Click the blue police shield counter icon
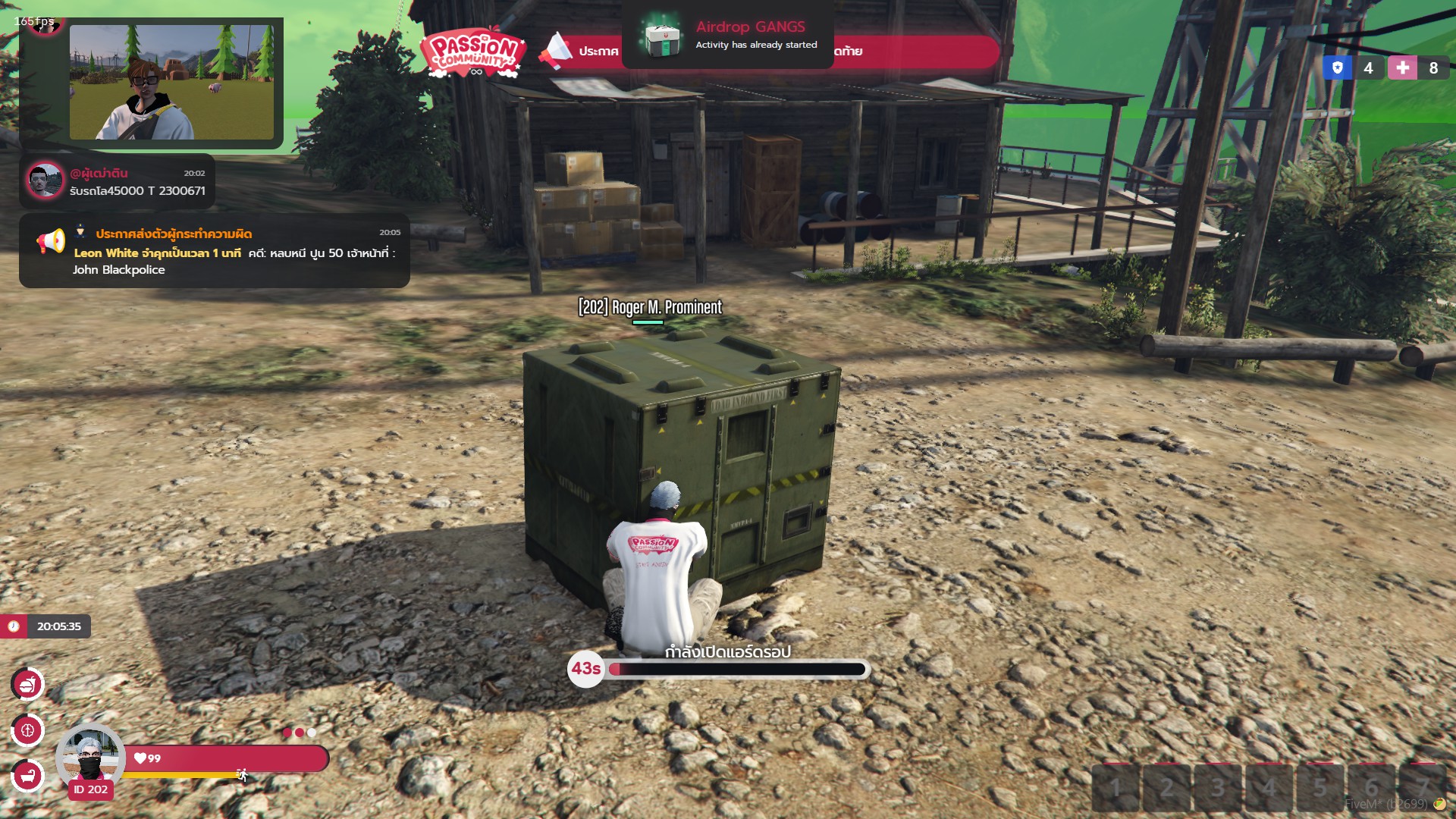1456x819 pixels. (1338, 68)
